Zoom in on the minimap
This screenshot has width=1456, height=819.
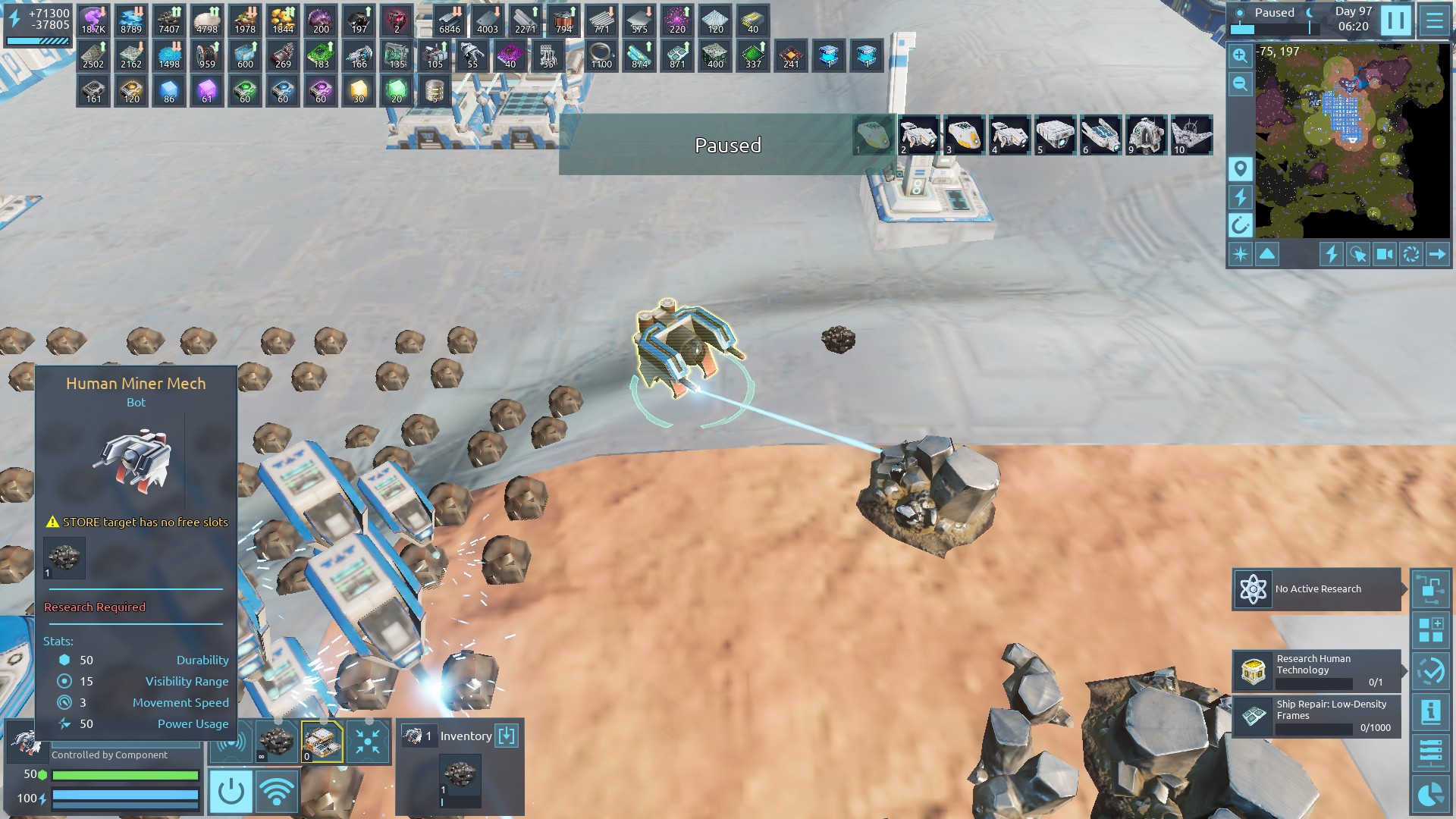pyautogui.click(x=1241, y=55)
